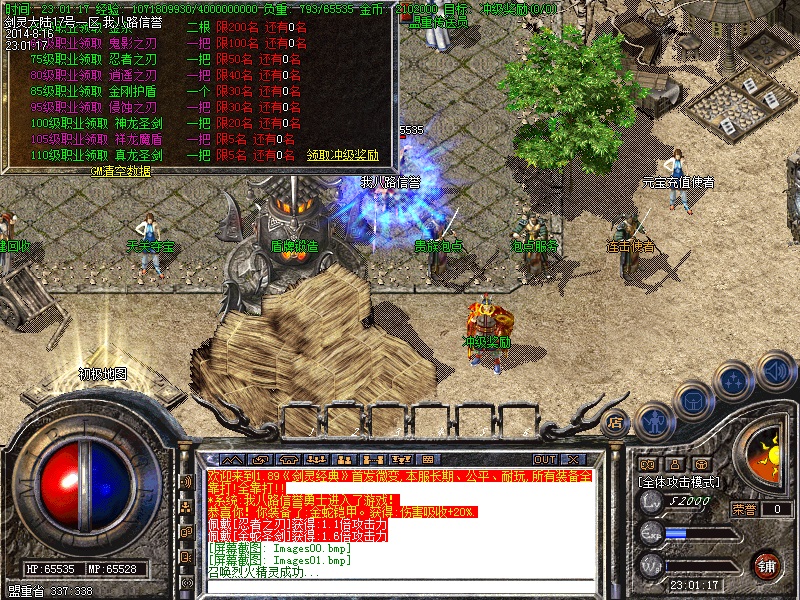
Task: Open the skills sparkle round button
Action: point(734,381)
